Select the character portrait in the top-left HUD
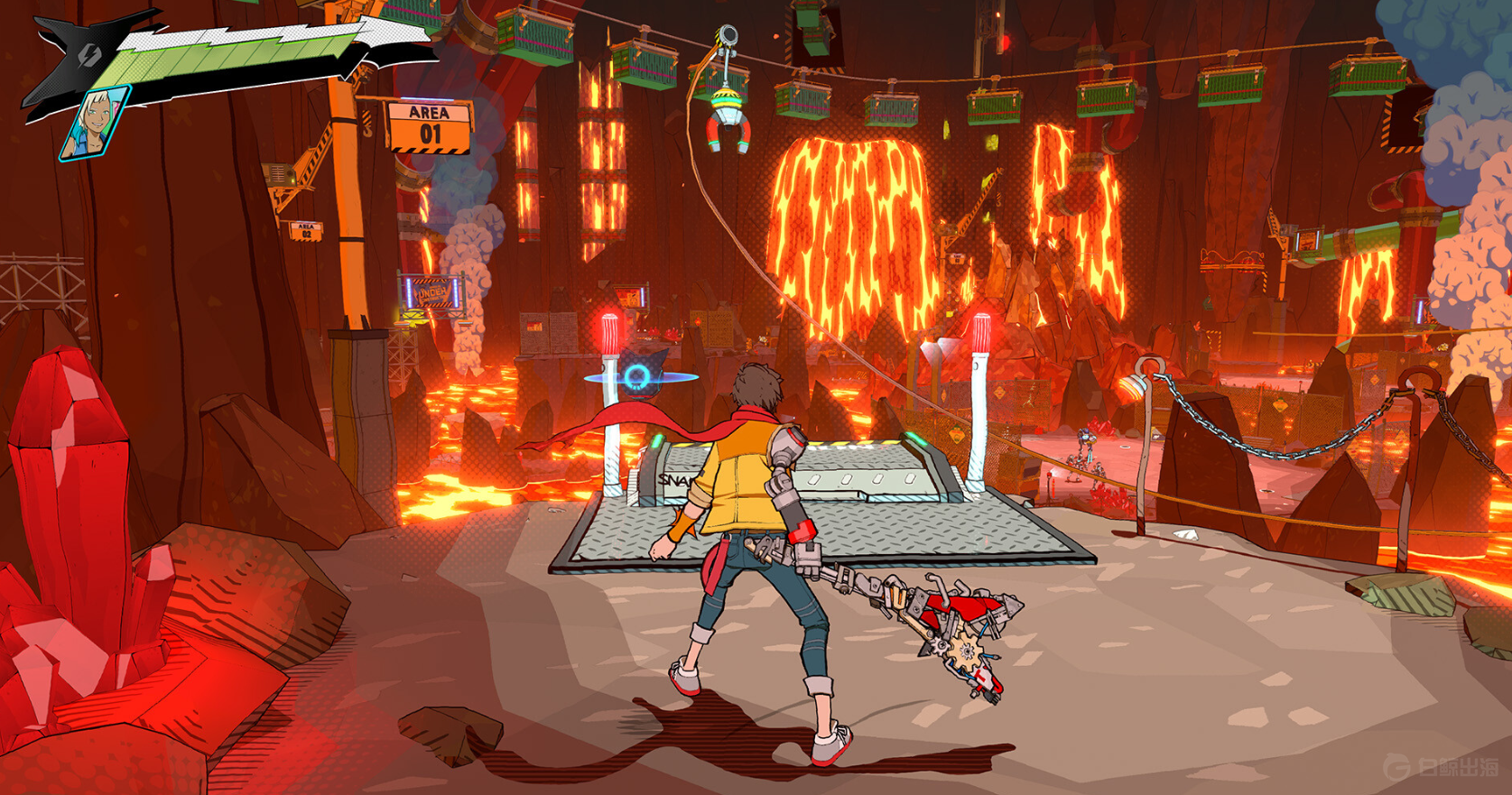The height and width of the screenshot is (795, 1512). (x=95, y=125)
